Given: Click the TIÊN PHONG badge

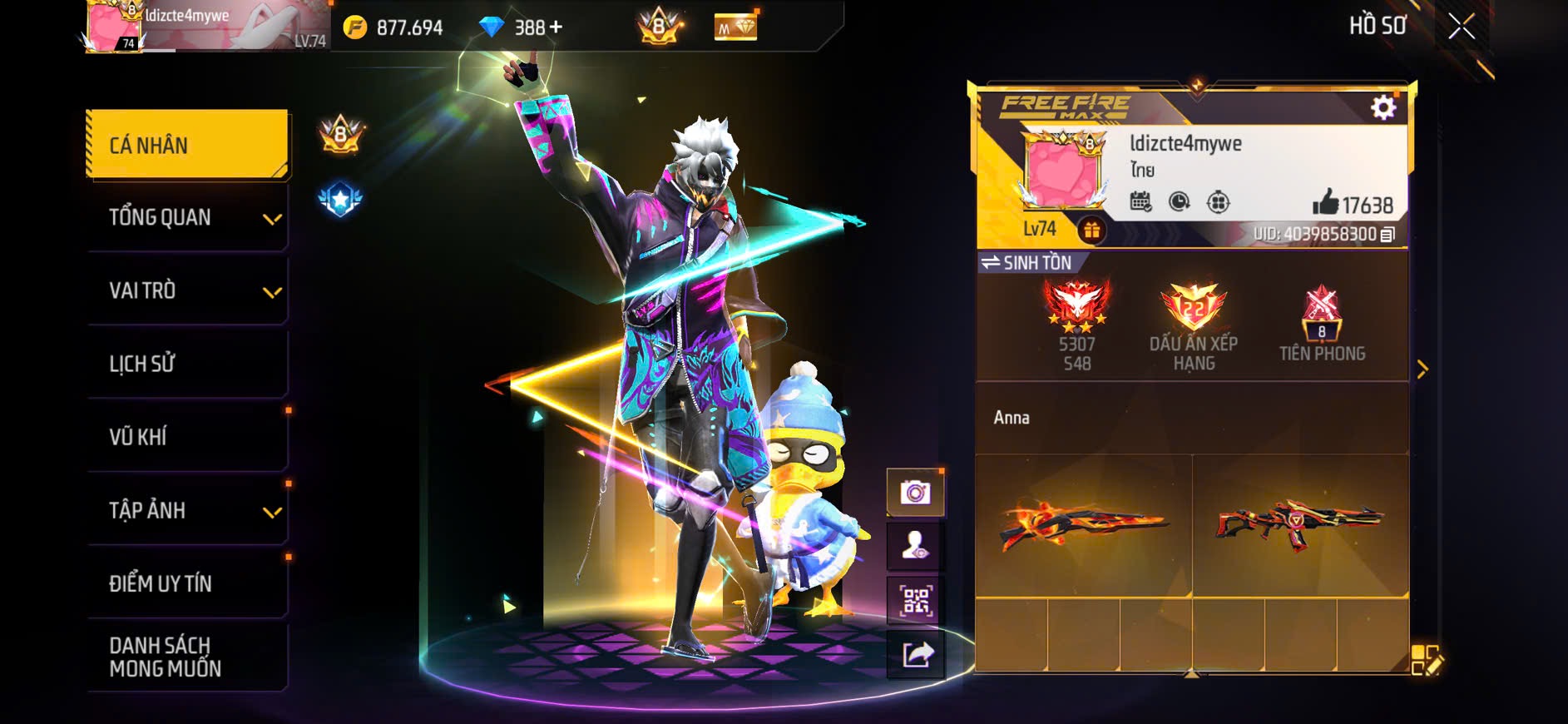Looking at the screenshot, I should [x=1322, y=325].
